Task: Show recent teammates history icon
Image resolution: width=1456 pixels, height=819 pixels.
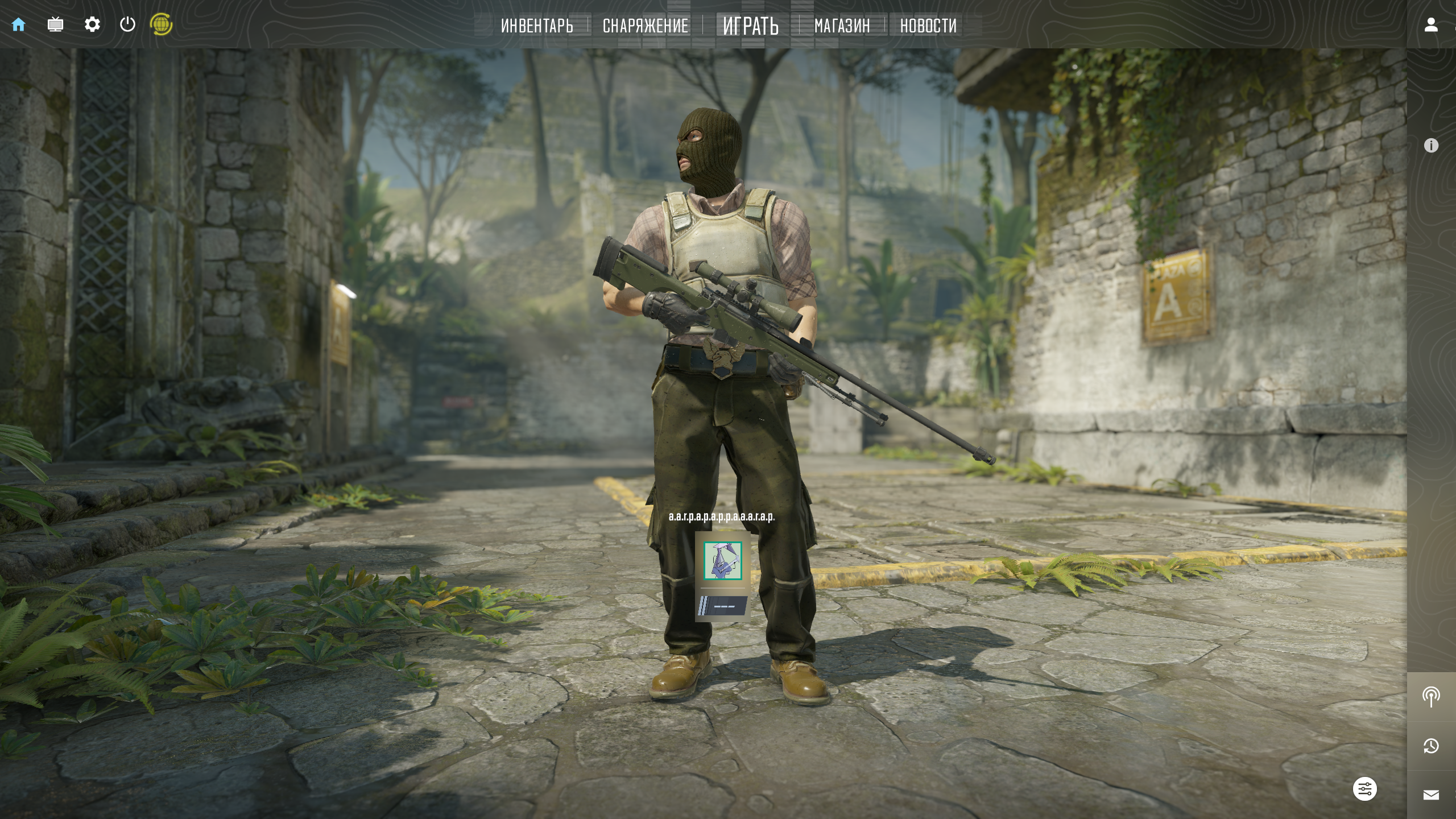Action: (x=1431, y=746)
